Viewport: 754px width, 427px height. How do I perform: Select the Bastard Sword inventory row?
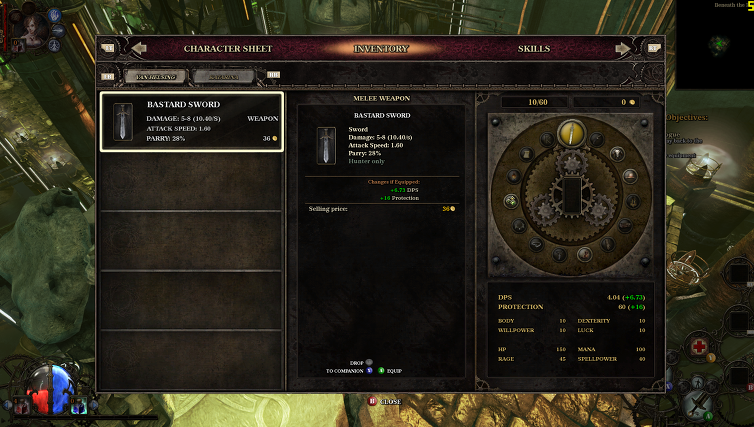click(x=191, y=122)
